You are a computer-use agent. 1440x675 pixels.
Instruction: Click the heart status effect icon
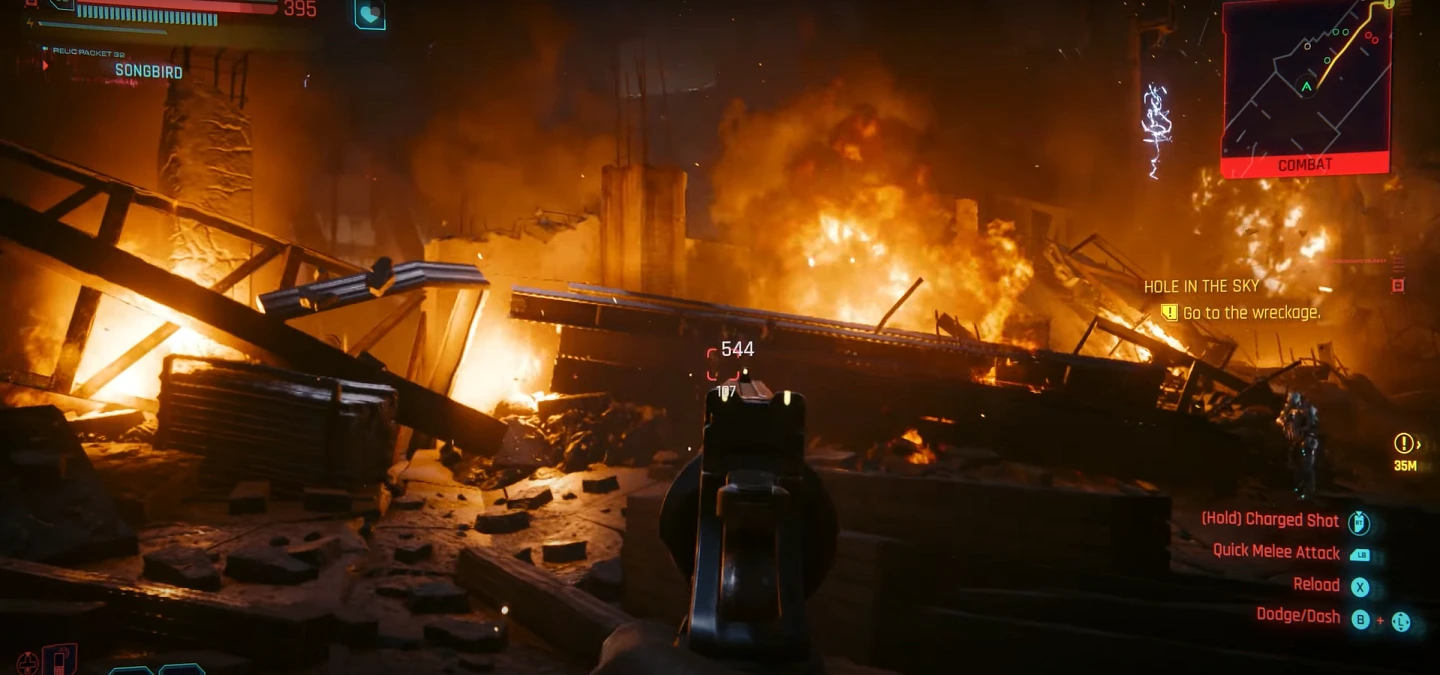tap(370, 13)
